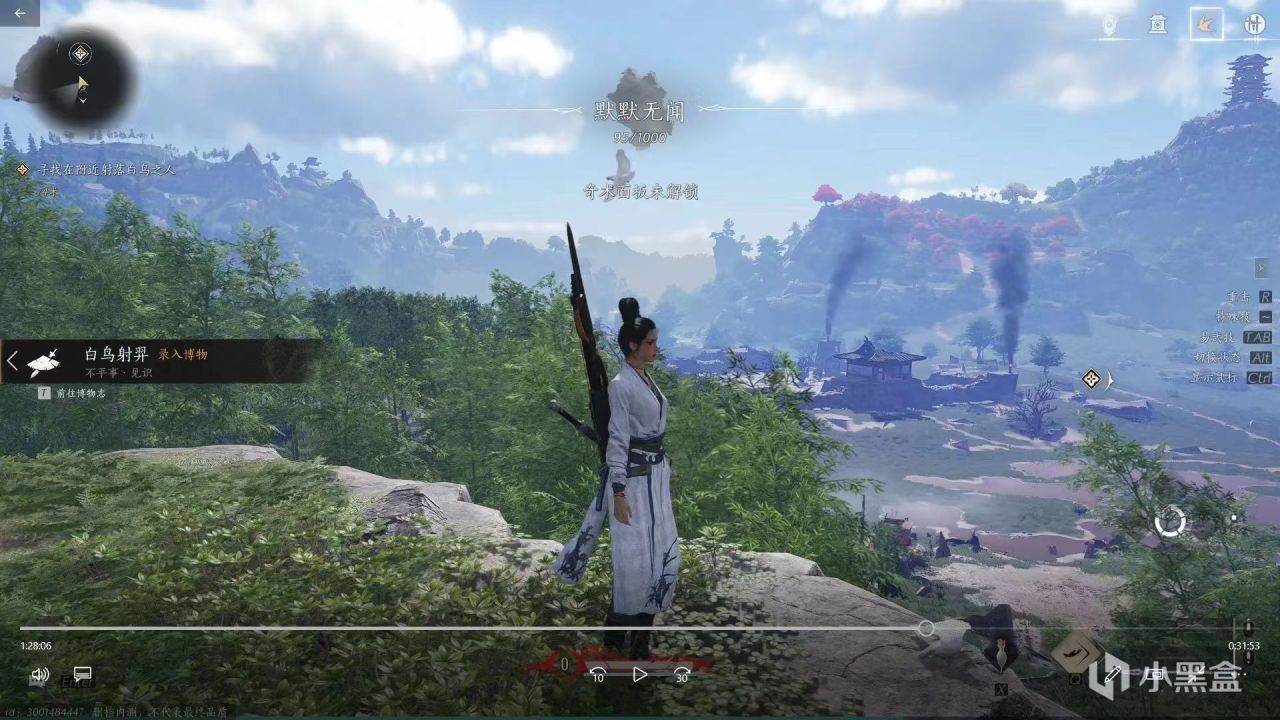Click the crossed-weapons circular icon at top right
1280x720 pixels.
1255,25
